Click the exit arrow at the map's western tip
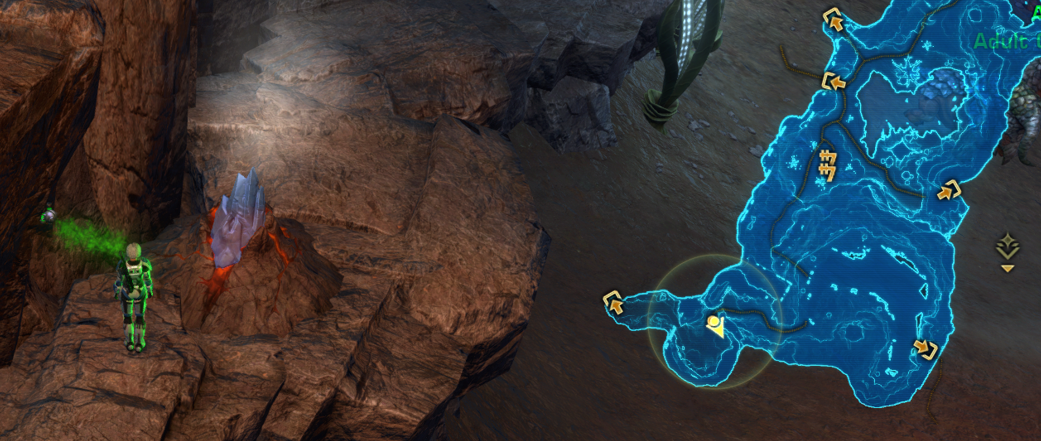1041x441 pixels. click(612, 300)
